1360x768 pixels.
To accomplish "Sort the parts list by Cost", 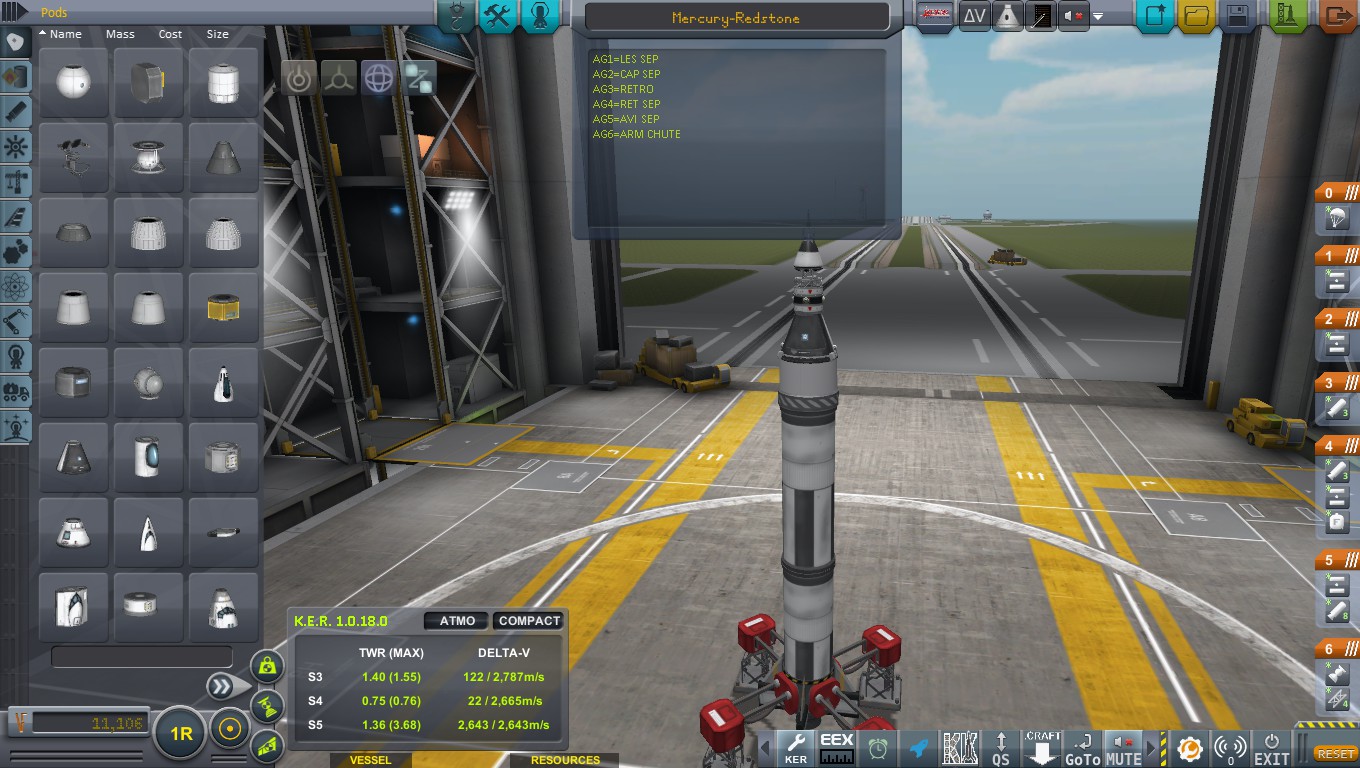I will click(170, 34).
